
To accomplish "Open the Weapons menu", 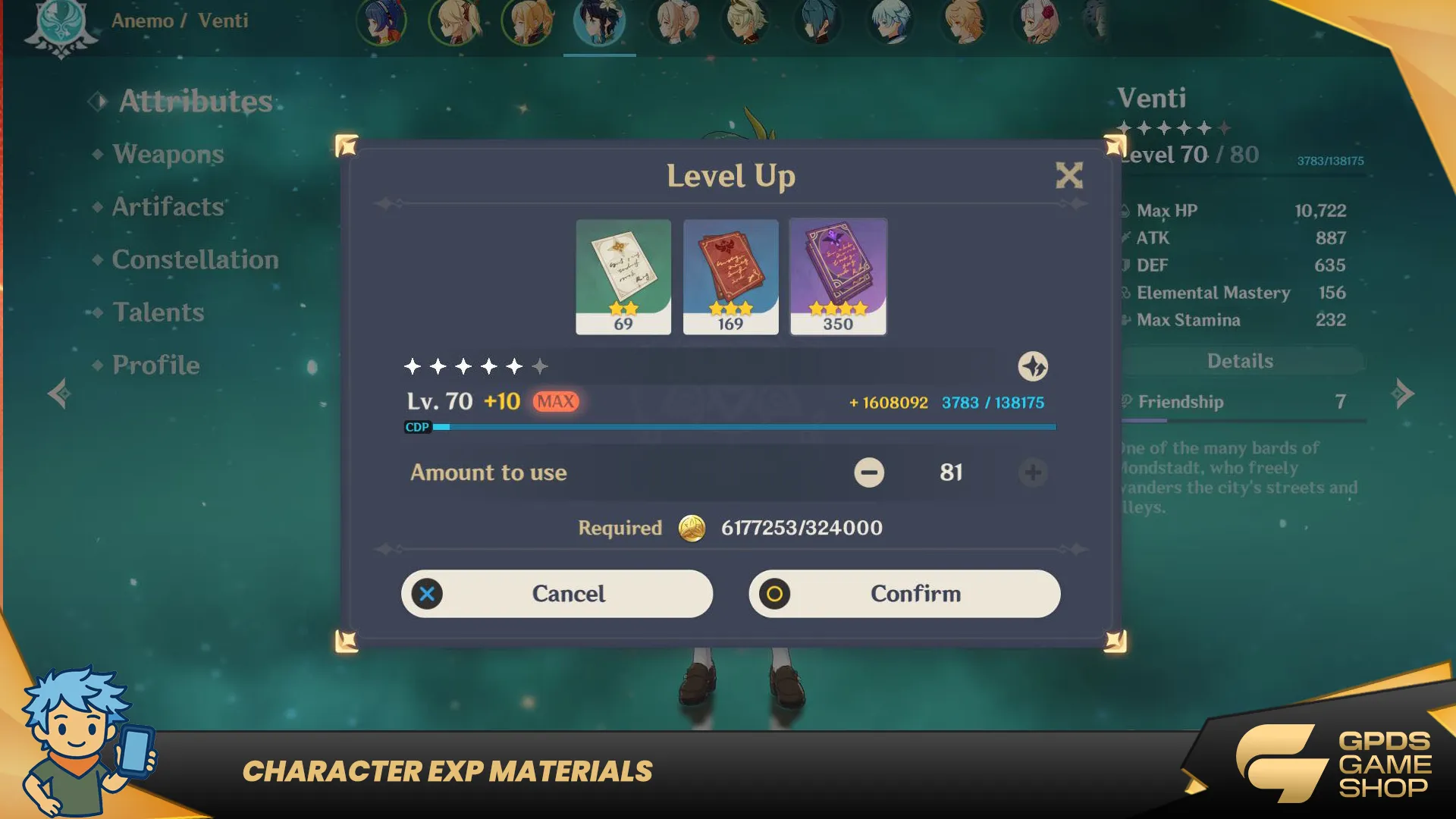I will coord(168,154).
